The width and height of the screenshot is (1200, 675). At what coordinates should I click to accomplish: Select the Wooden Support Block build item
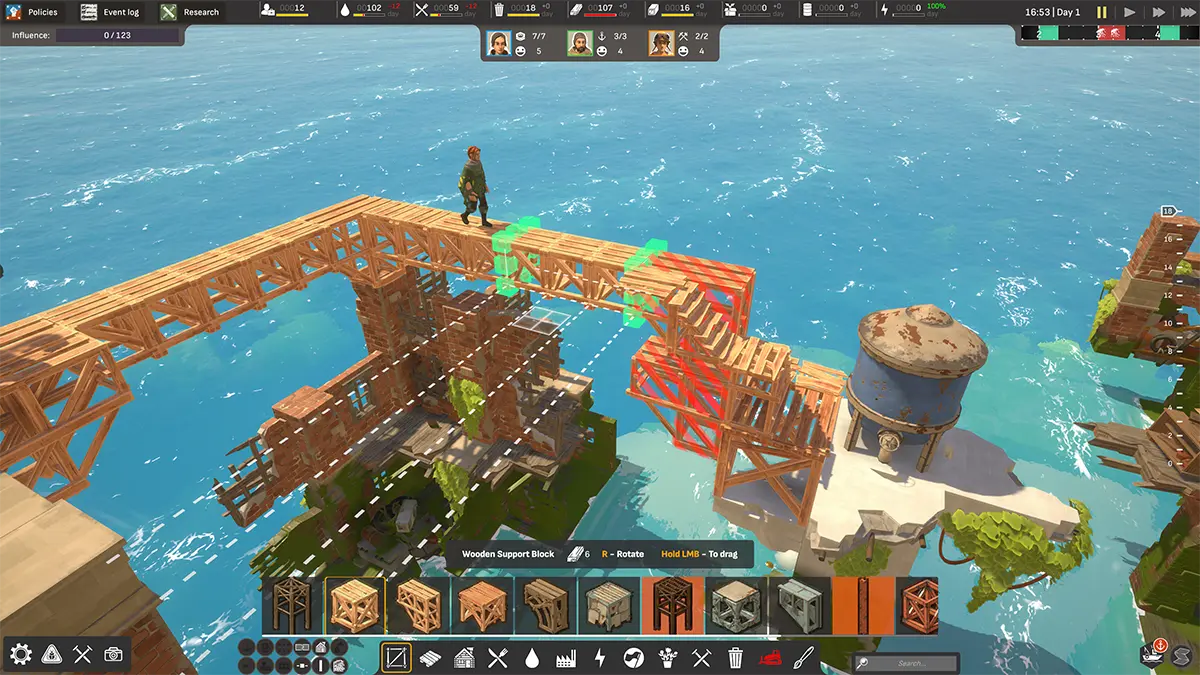(x=354, y=606)
